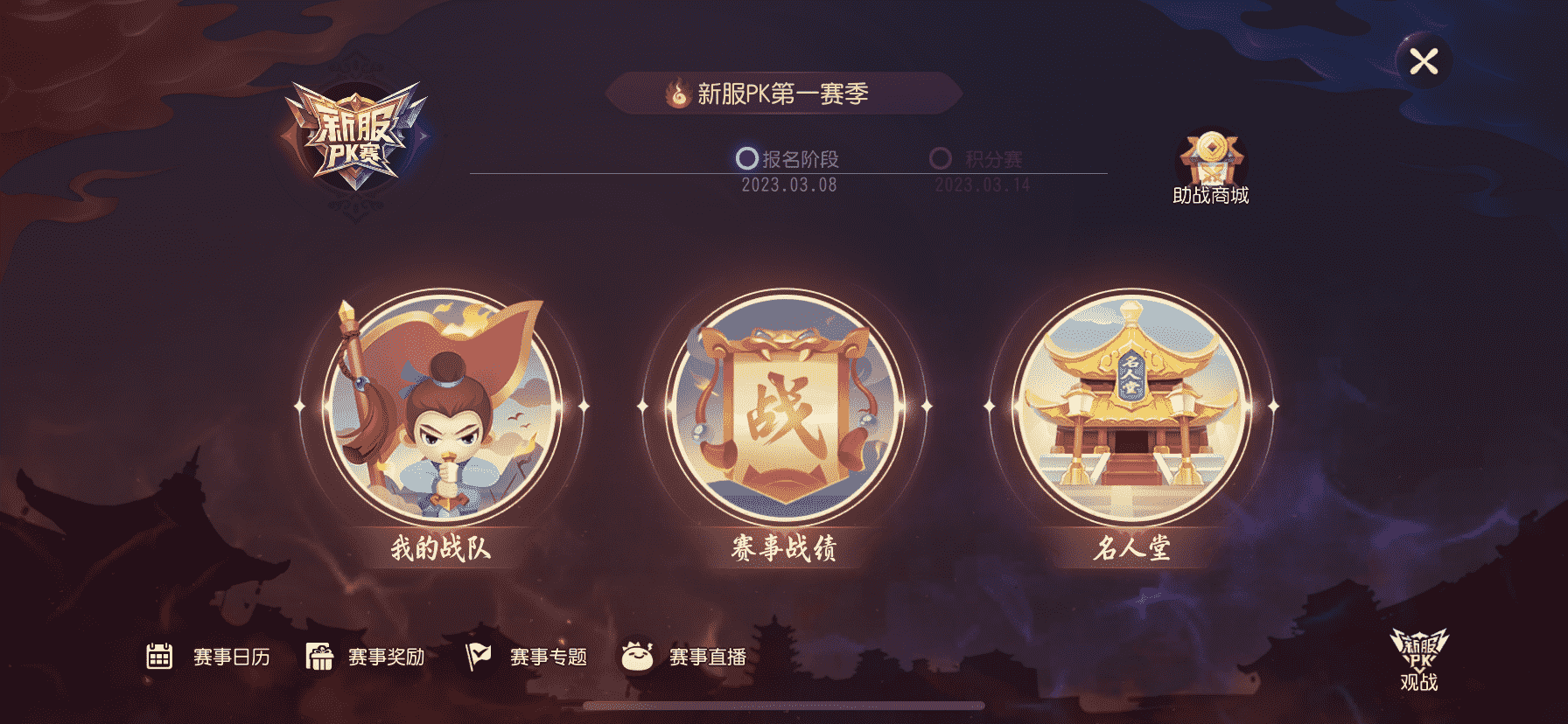This screenshot has width=1568, height=724.
Task: Select the 积分赛 stage radio circle
Action: coord(941,157)
